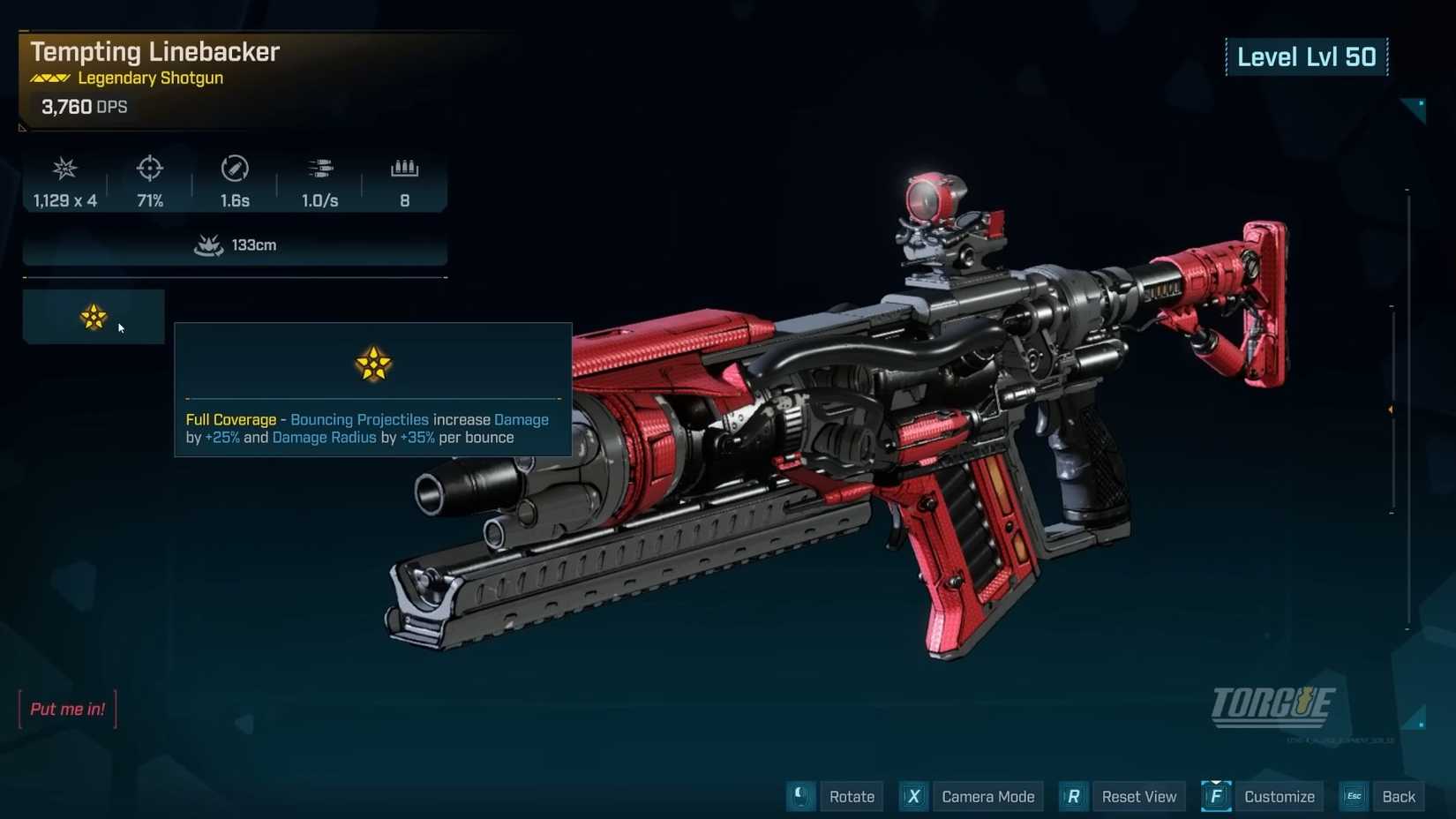Enable Camera Mode
This screenshot has width=1456, height=819.
pos(987,796)
